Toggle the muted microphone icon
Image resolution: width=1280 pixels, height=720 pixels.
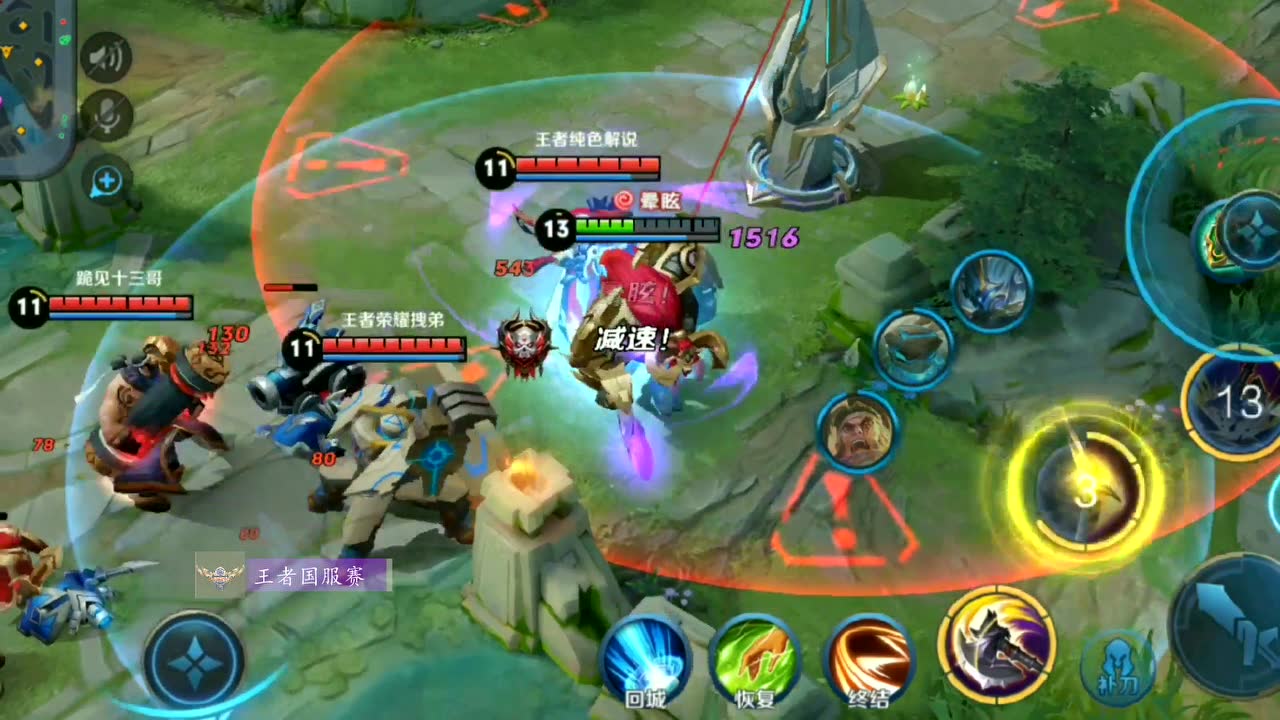[106, 117]
